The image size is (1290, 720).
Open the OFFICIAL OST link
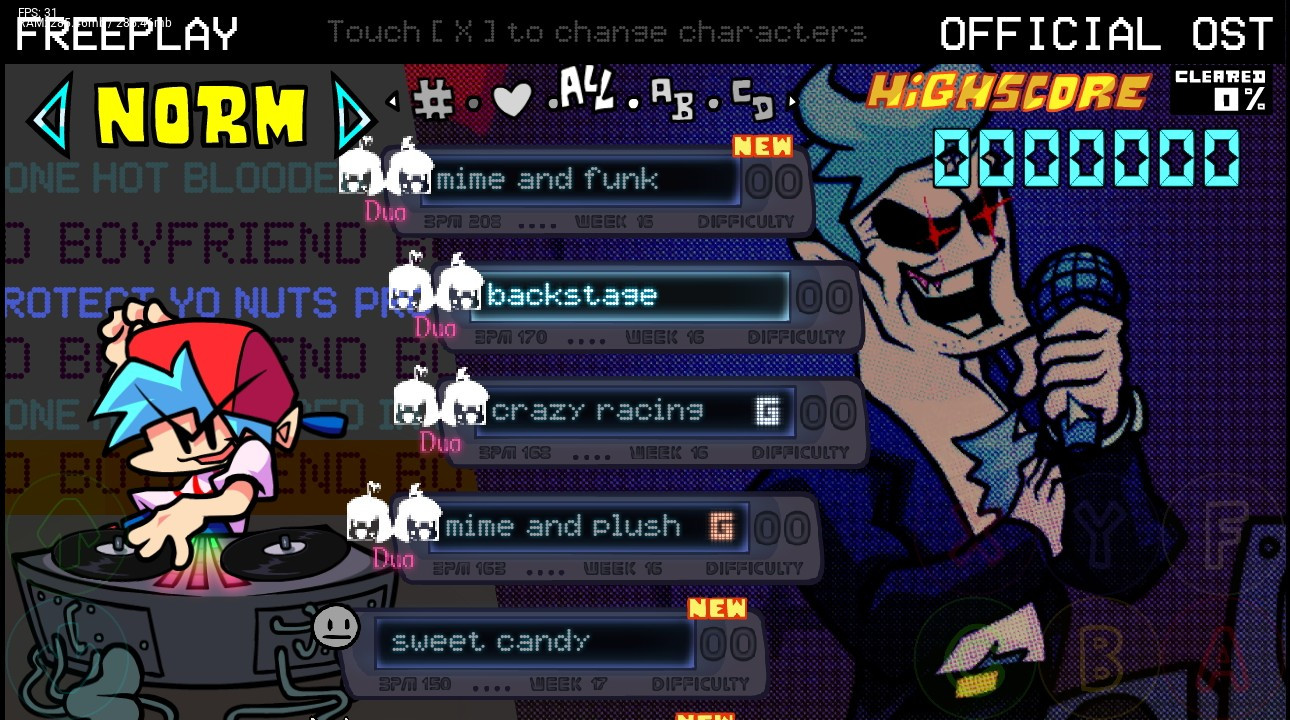1106,33
